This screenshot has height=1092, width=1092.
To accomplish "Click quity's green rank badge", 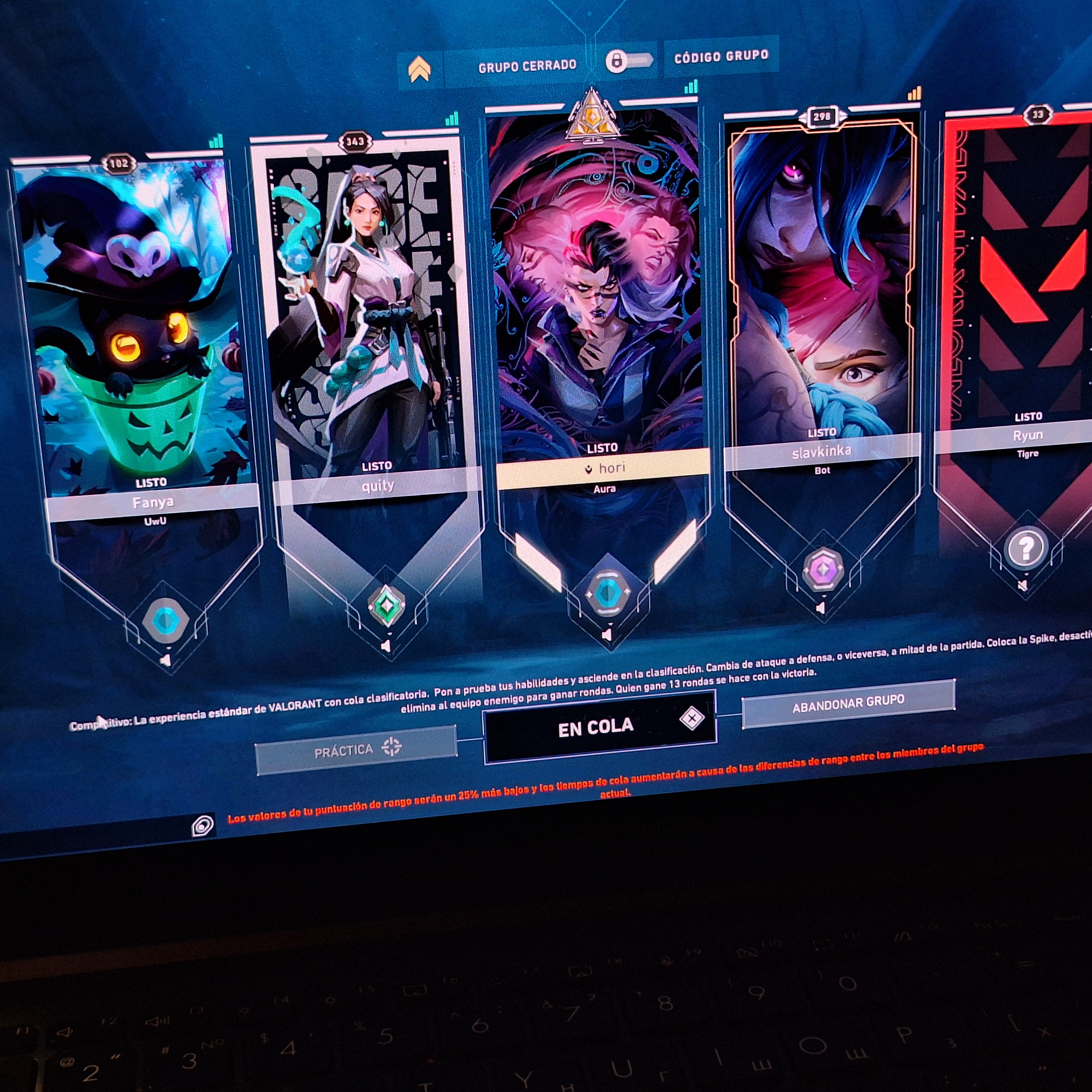I will (387, 606).
